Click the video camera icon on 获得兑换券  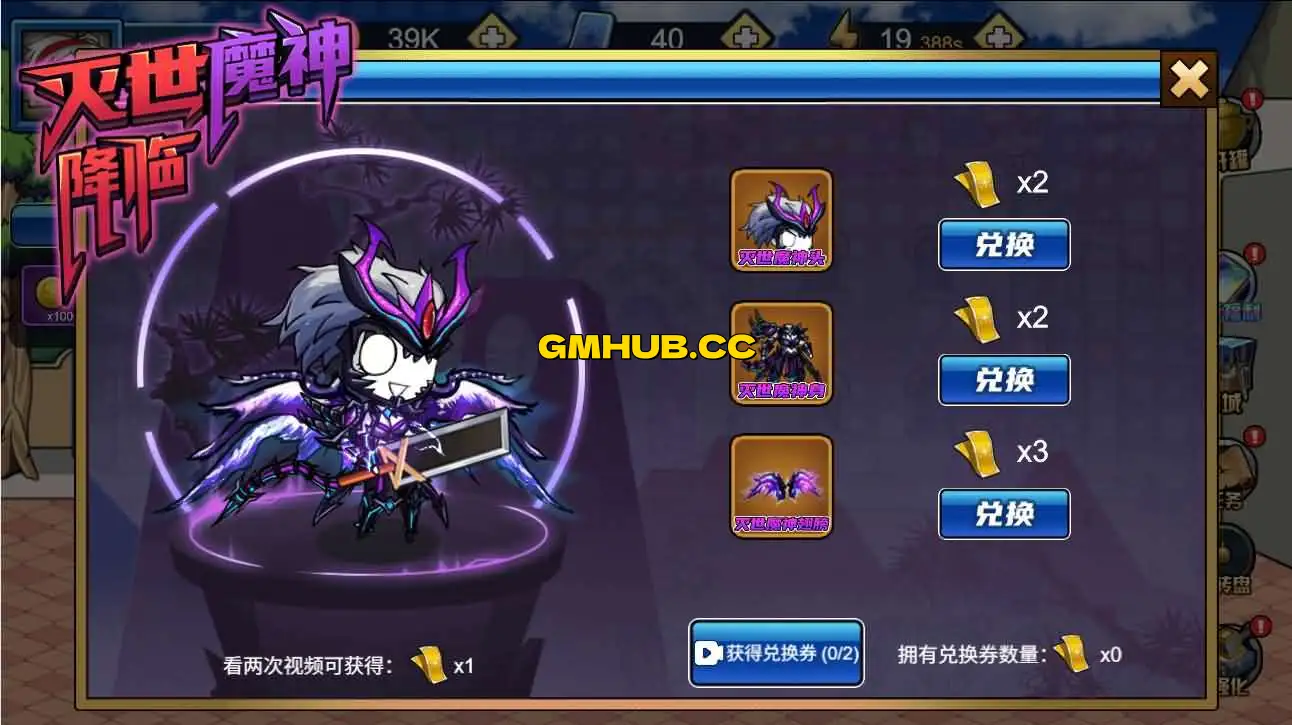click(712, 652)
